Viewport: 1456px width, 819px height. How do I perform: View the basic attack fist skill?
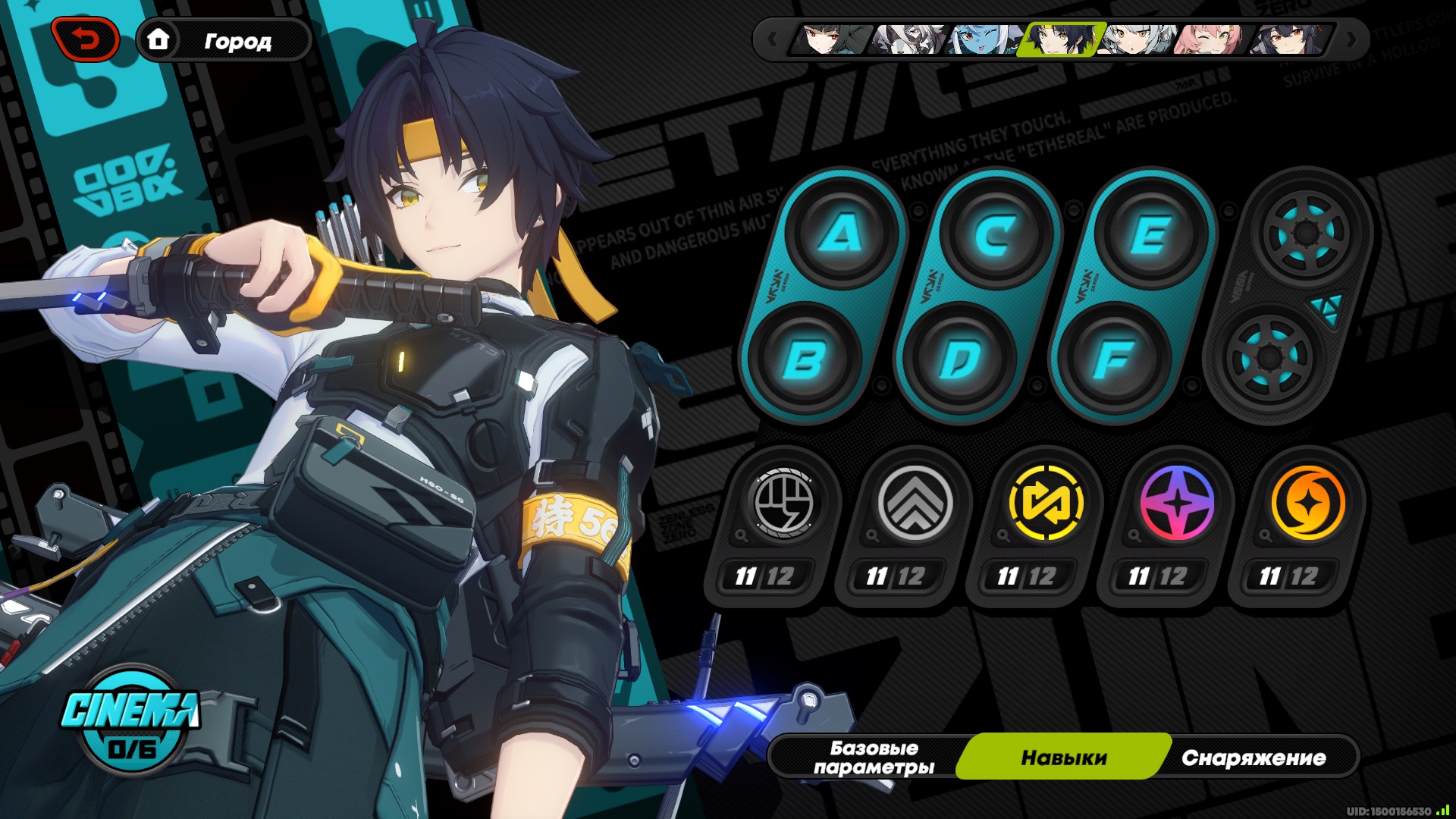pos(783,503)
